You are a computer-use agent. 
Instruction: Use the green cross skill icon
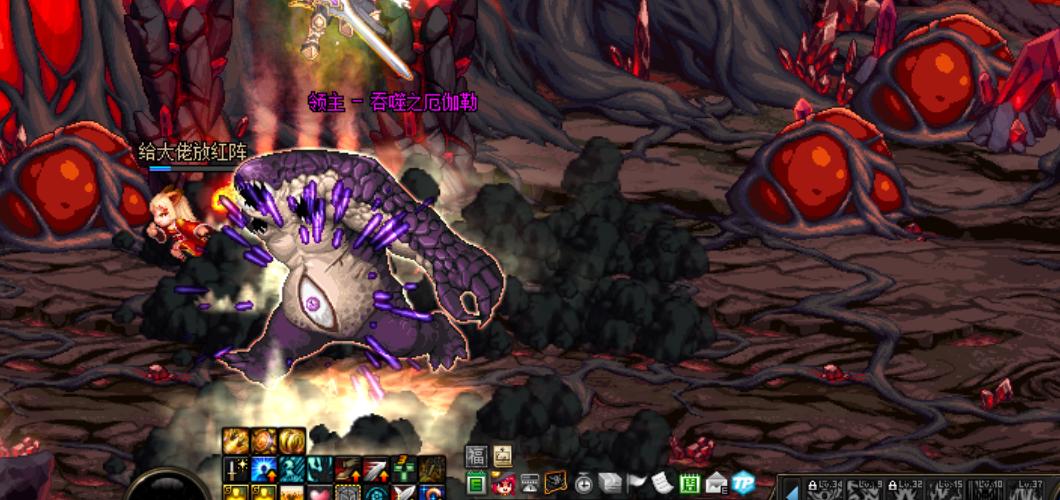tap(404, 469)
